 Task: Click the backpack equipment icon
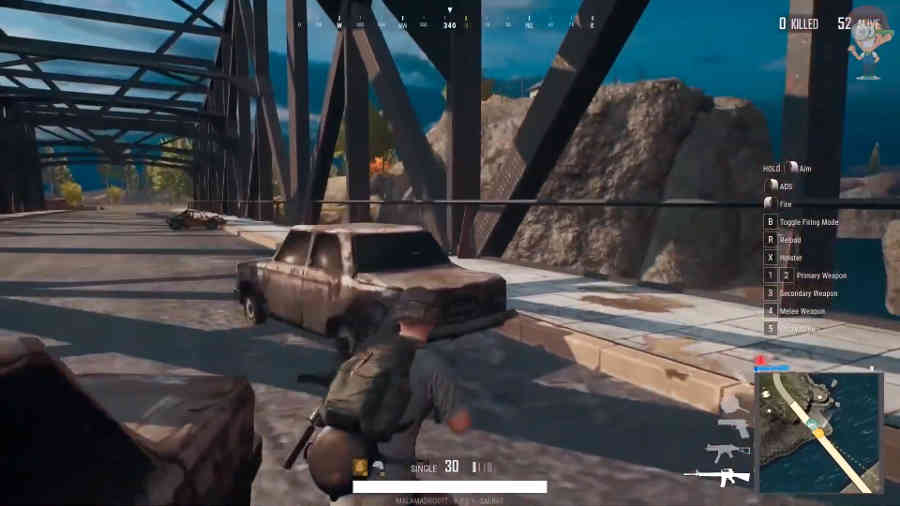pyautogui.click(x=360, y=467)
